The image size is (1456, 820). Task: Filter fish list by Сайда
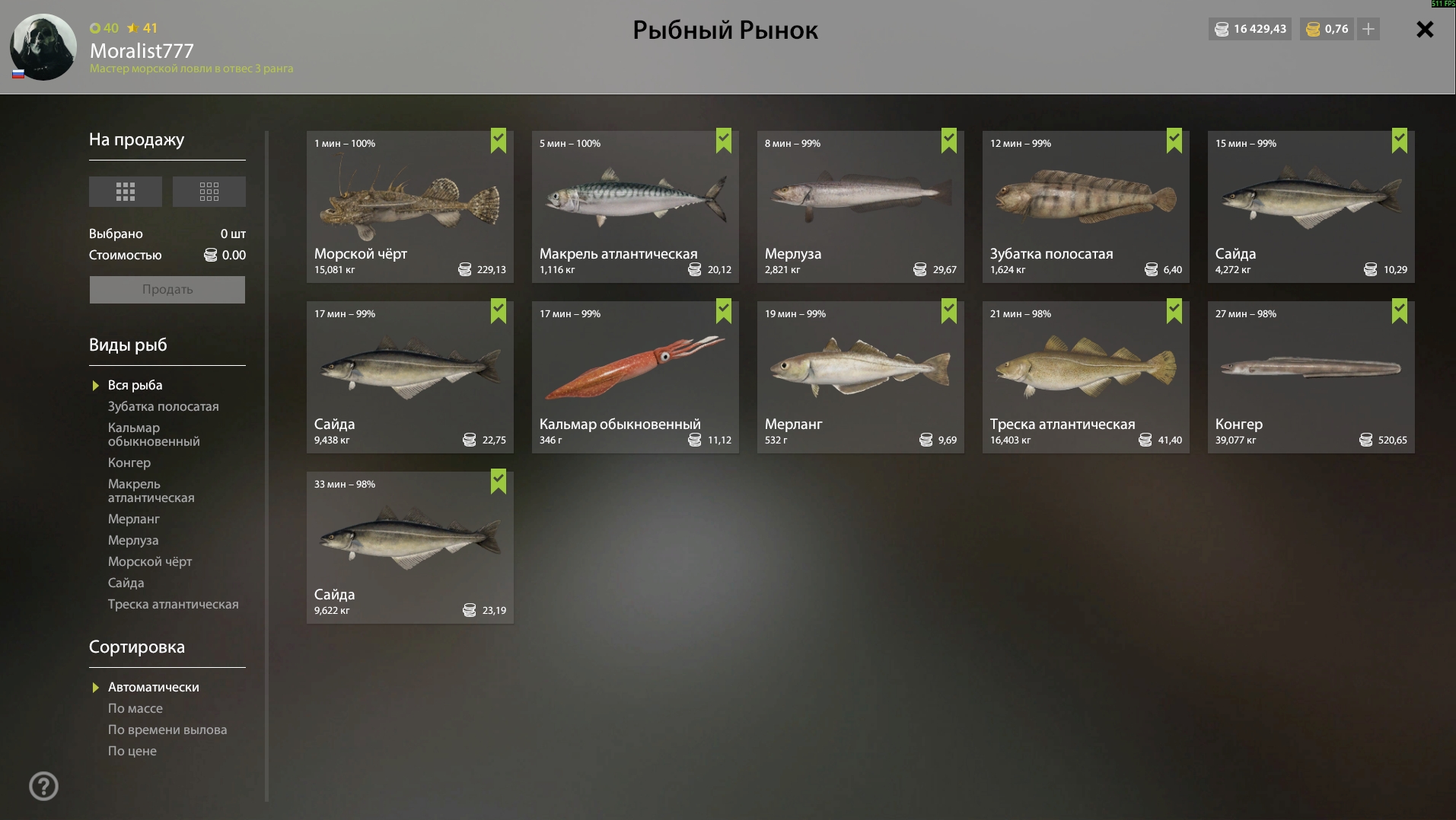126,583
